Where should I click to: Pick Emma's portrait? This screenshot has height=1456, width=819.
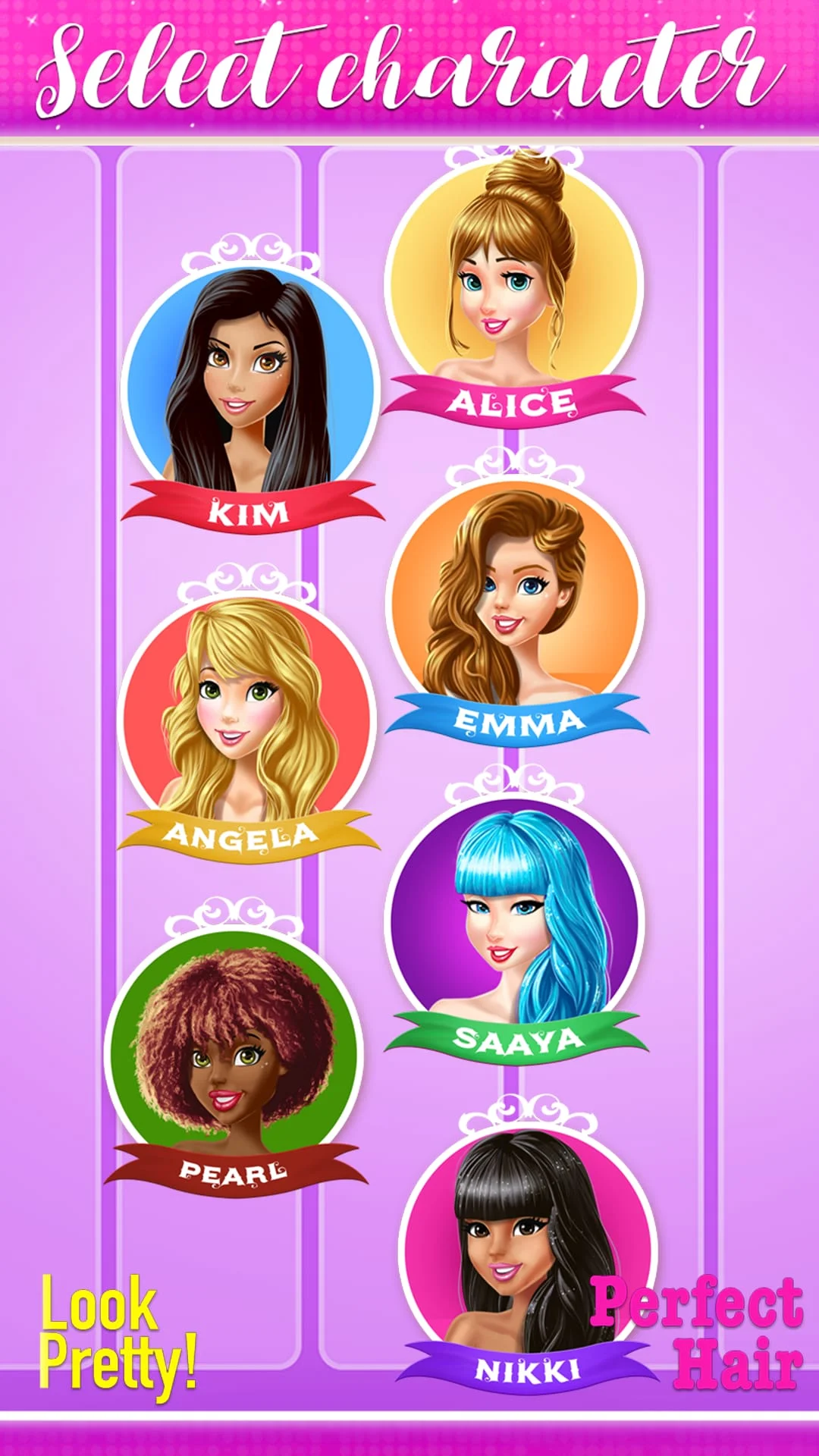click(516, 599)
